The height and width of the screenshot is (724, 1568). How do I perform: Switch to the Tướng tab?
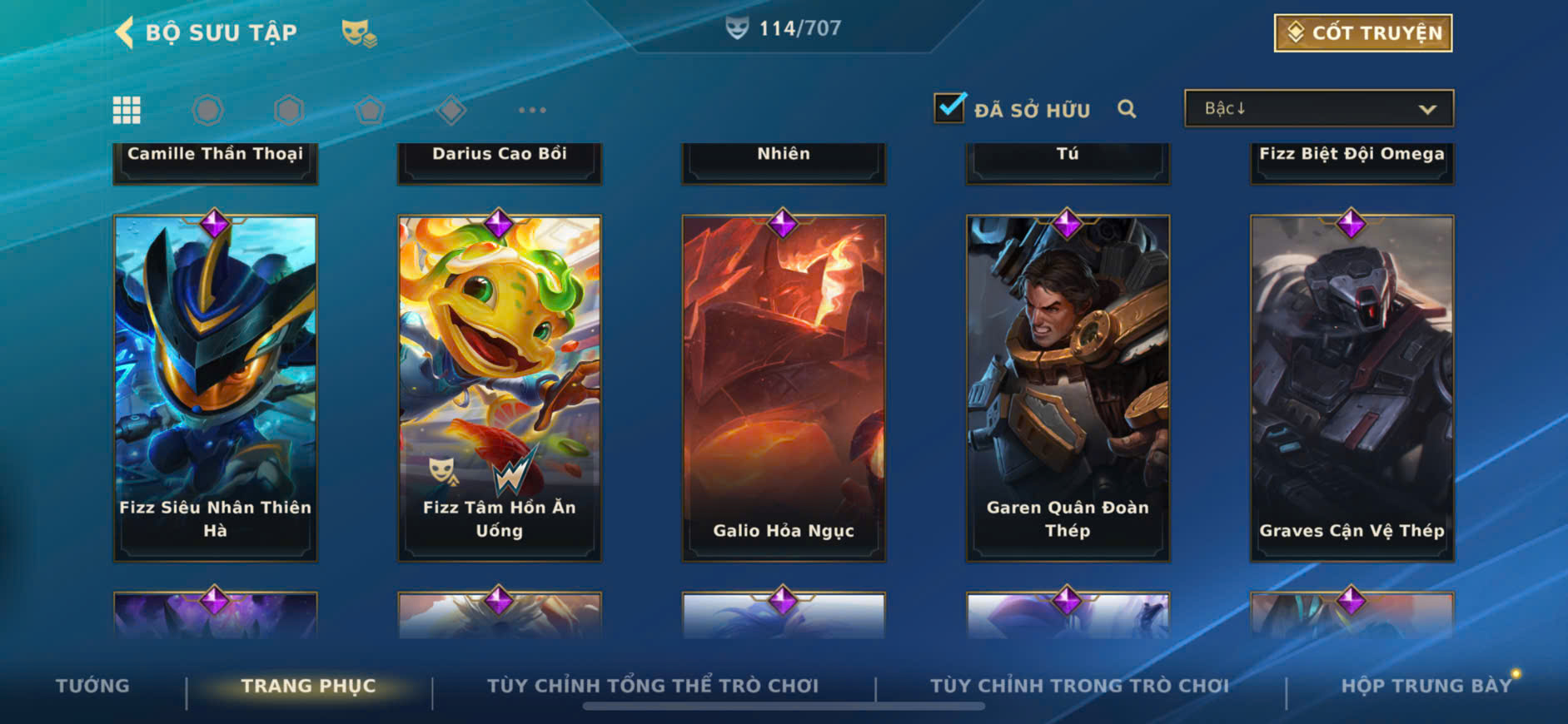click(x=92, y=686)
